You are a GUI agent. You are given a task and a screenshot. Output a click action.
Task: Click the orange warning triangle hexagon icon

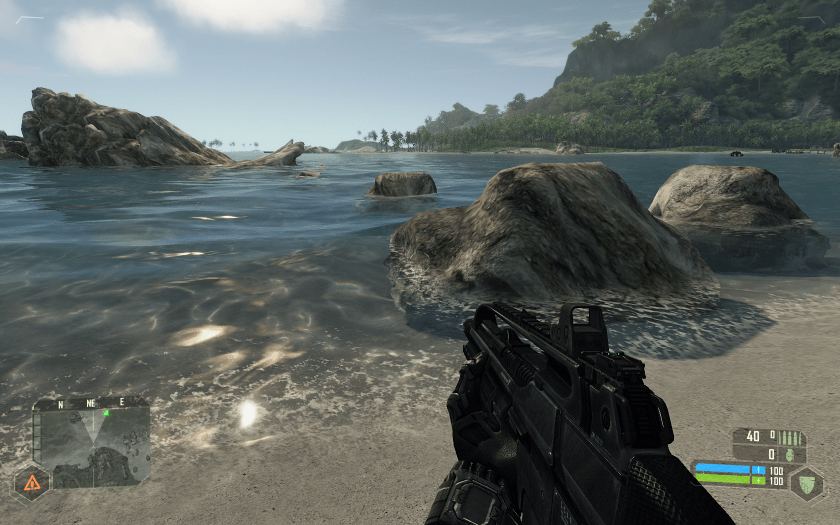[x=31, y=483]
